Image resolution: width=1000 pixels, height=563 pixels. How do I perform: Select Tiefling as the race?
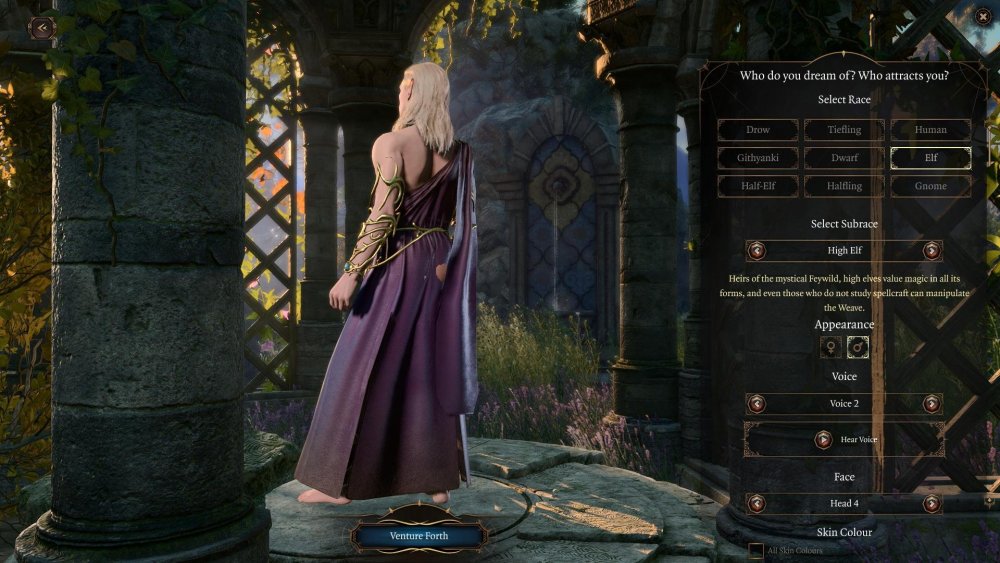[844, 130]
